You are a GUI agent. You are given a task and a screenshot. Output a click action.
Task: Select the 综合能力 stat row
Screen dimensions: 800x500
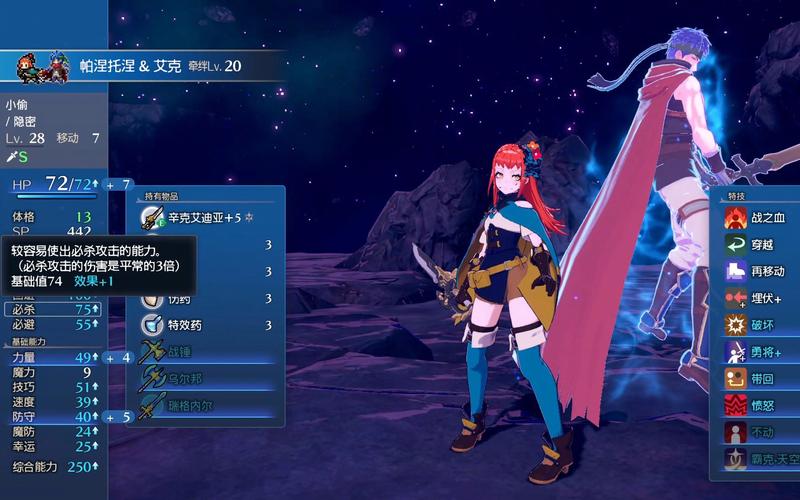[x=52, y=466]
